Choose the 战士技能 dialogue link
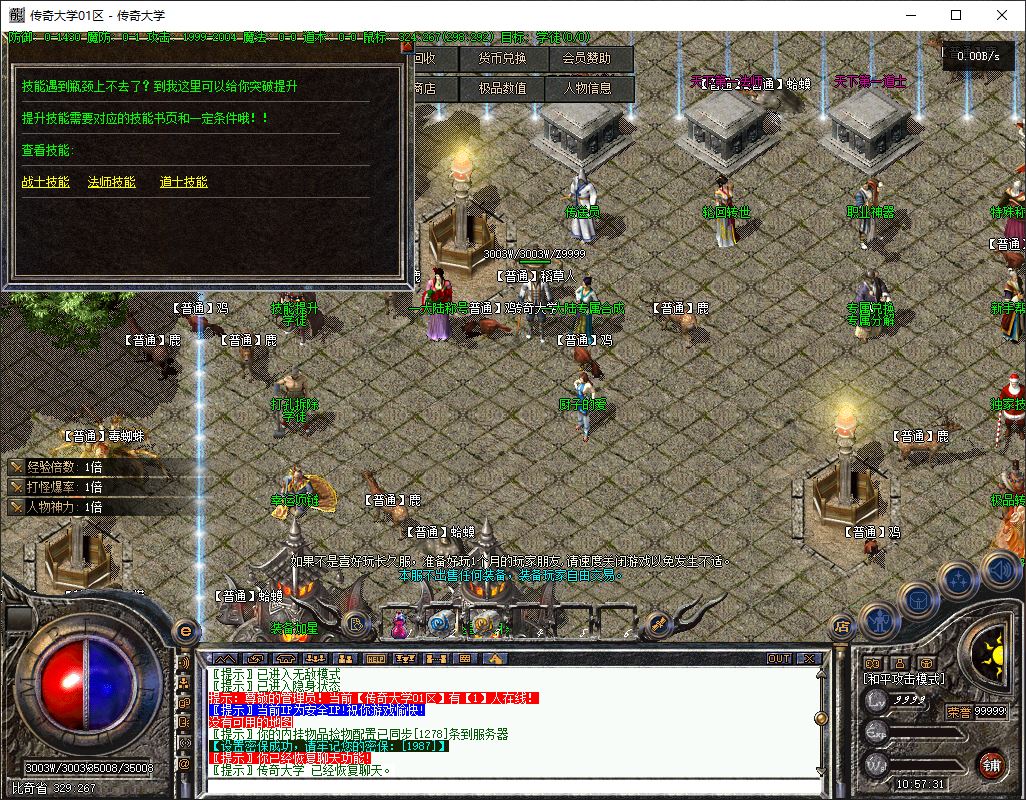Image resolution: width=1026 pixels, height=800 pixels. [x=46, y=182]
